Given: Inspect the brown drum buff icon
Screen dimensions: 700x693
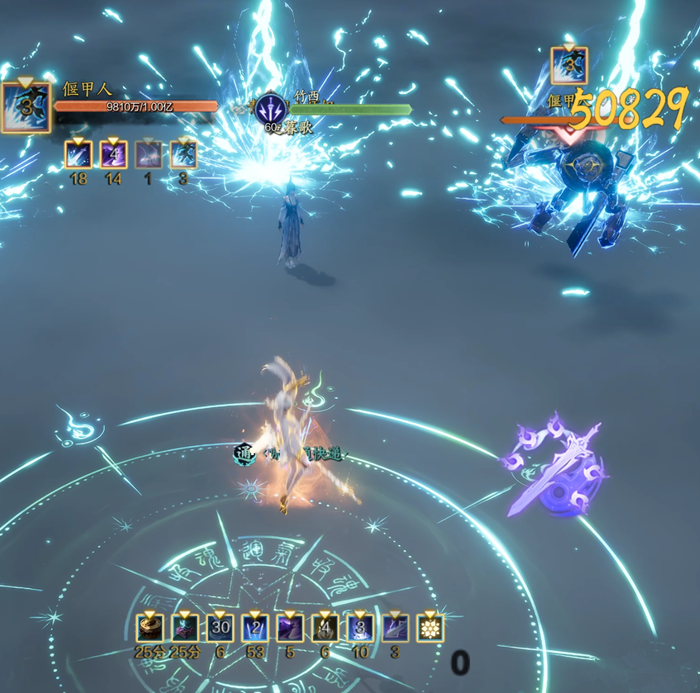Looking at the screenshot, I should point(150,628).
